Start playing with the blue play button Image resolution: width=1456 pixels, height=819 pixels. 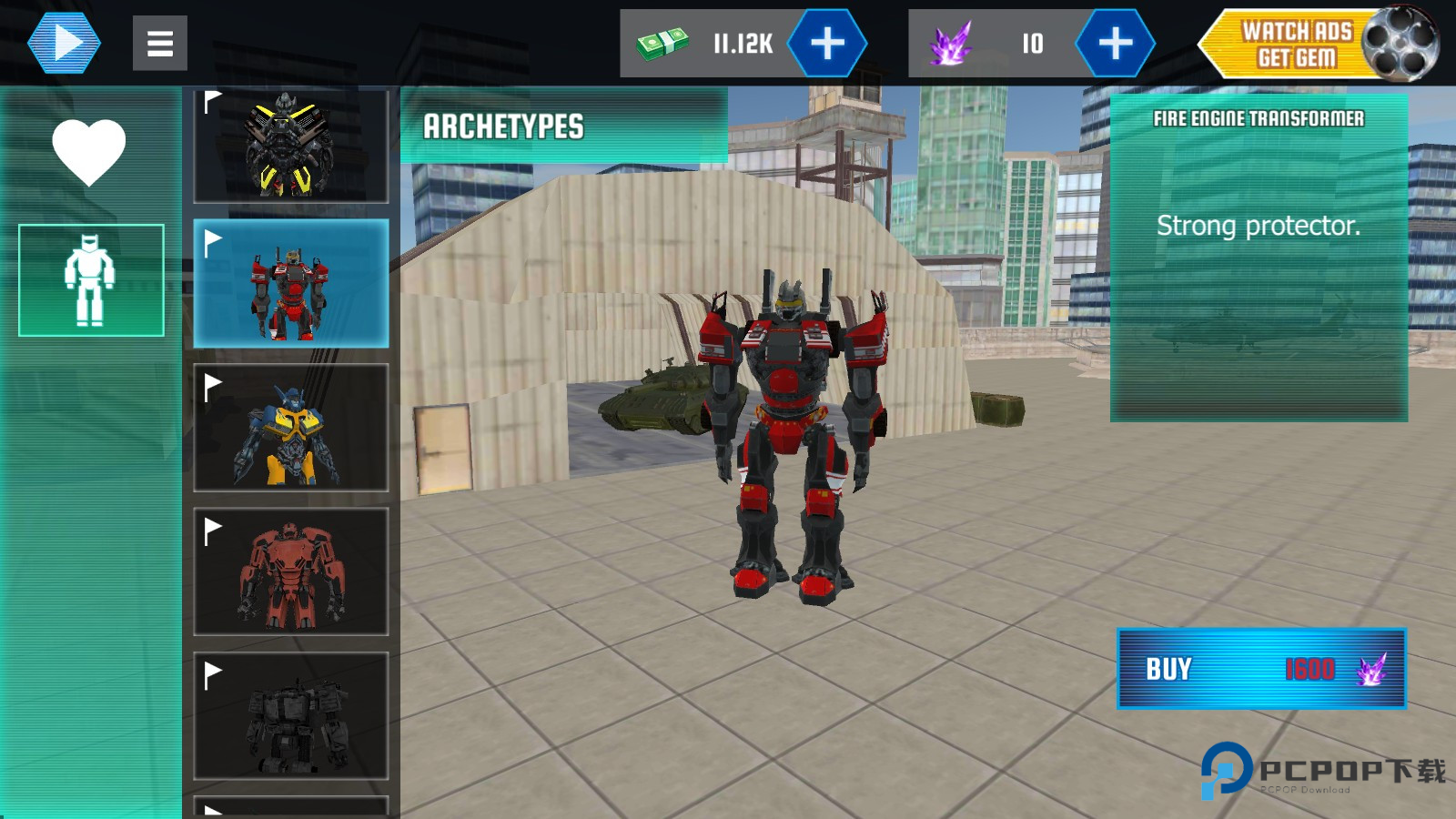click(64, 43)
